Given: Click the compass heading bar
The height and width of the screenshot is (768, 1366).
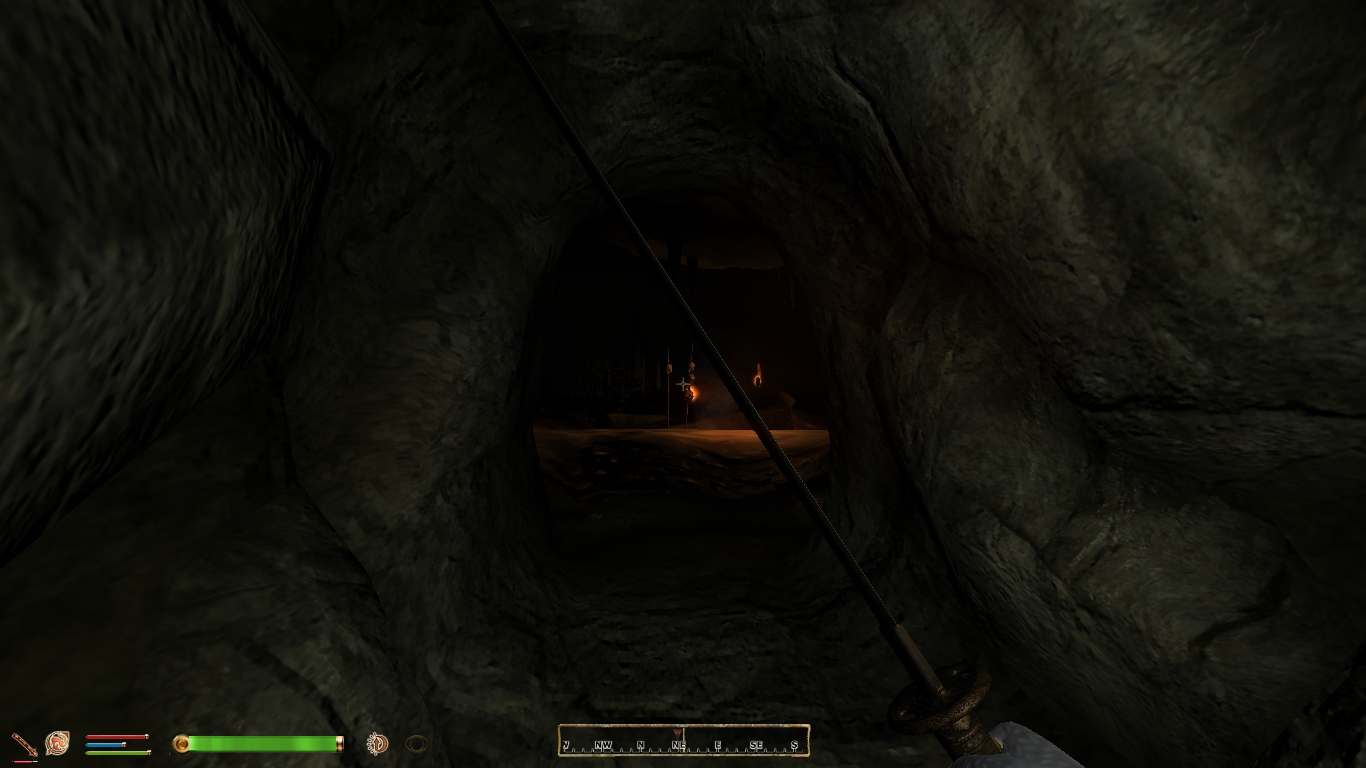Looking at the screenshot, I should (x=683, y=741).
